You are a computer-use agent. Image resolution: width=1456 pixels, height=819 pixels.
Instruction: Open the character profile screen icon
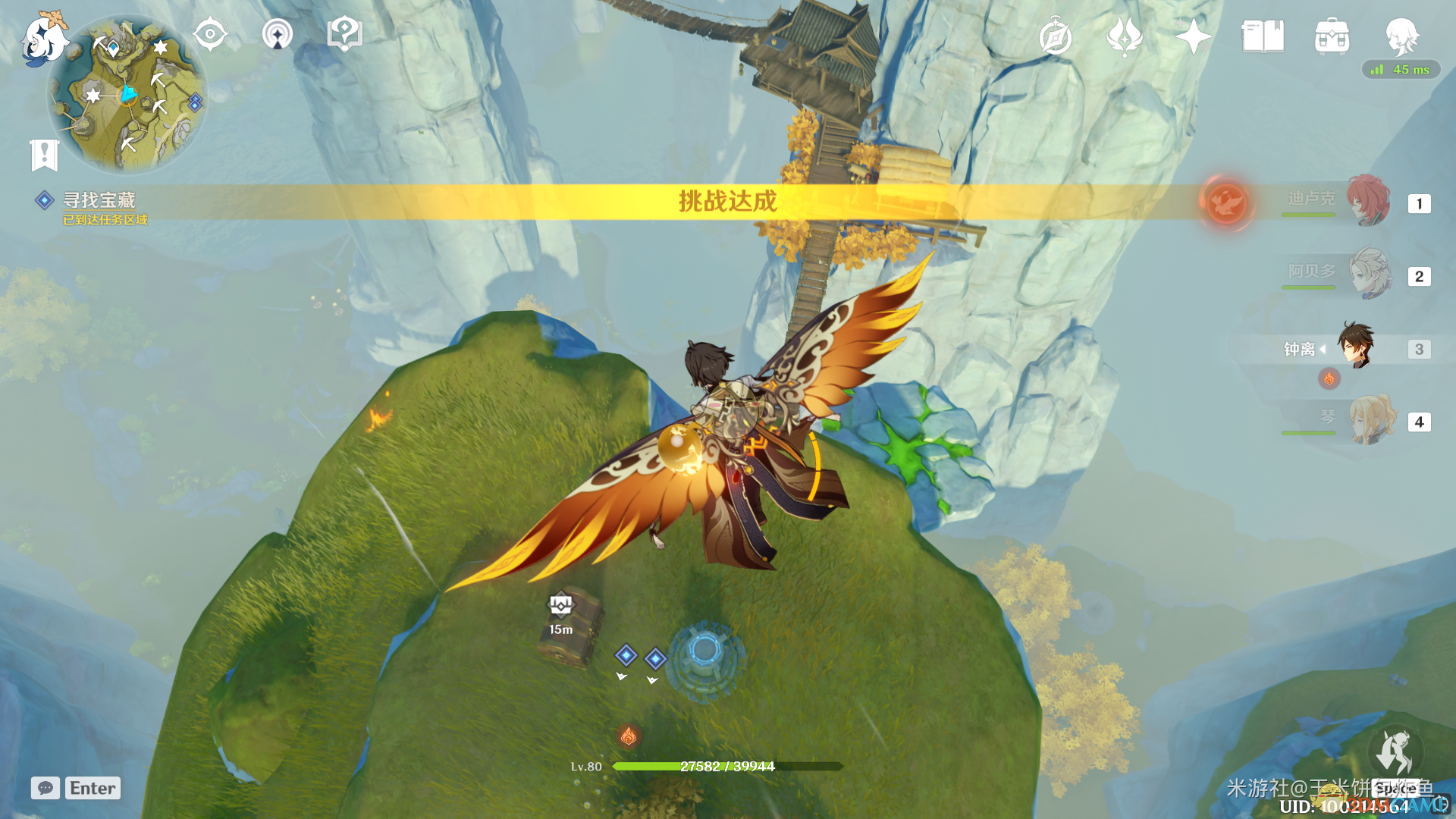1401,34
